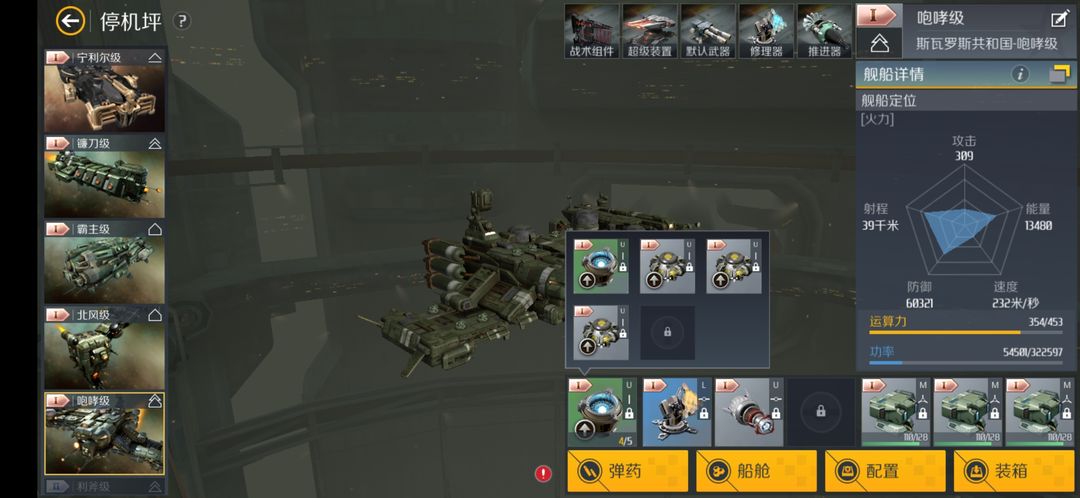Image resolution: width=1080 pixels, height=498 pixels.
Task: Open the 配置 fitting menu
Action: pos(885,471)
